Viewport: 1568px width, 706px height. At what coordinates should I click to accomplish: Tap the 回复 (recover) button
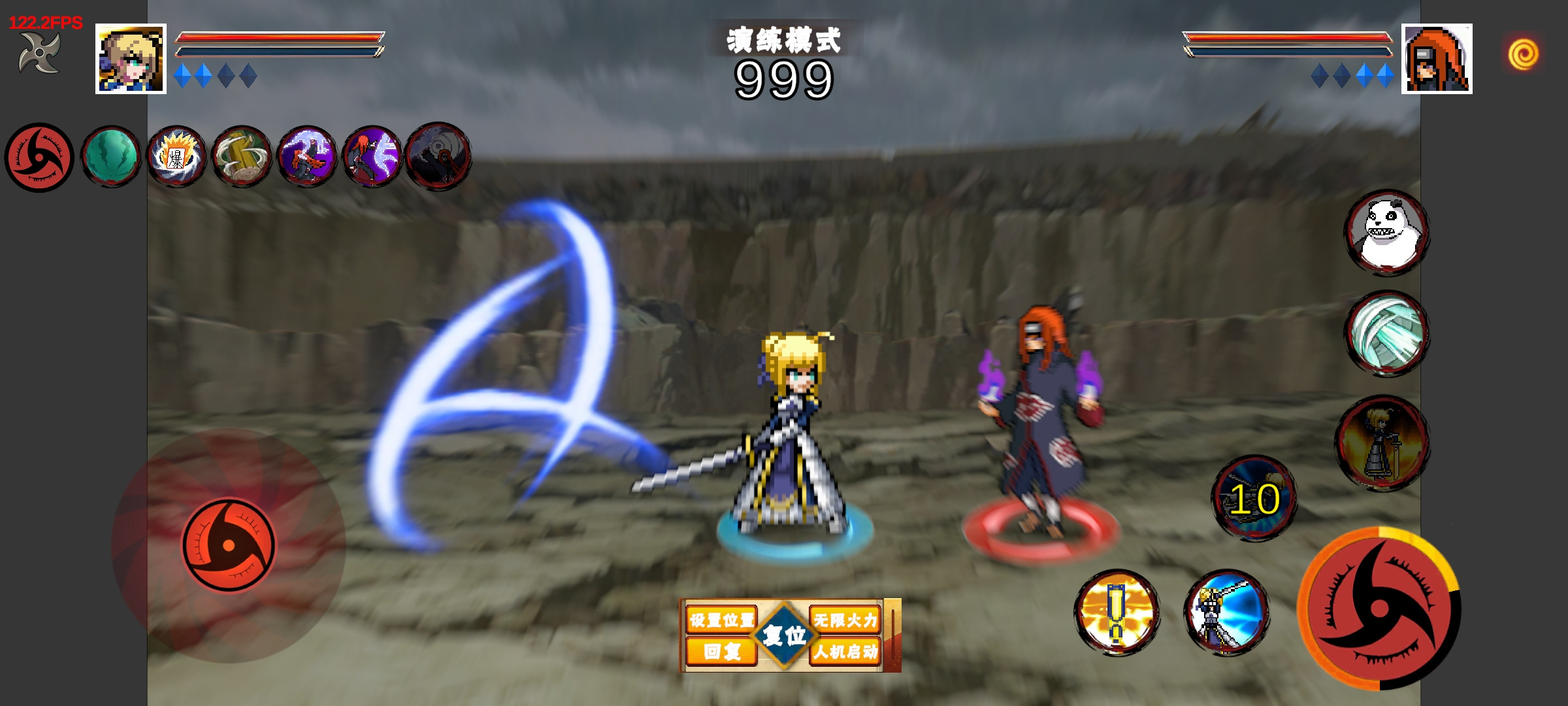pyautogui.click(x=721, y=651)
